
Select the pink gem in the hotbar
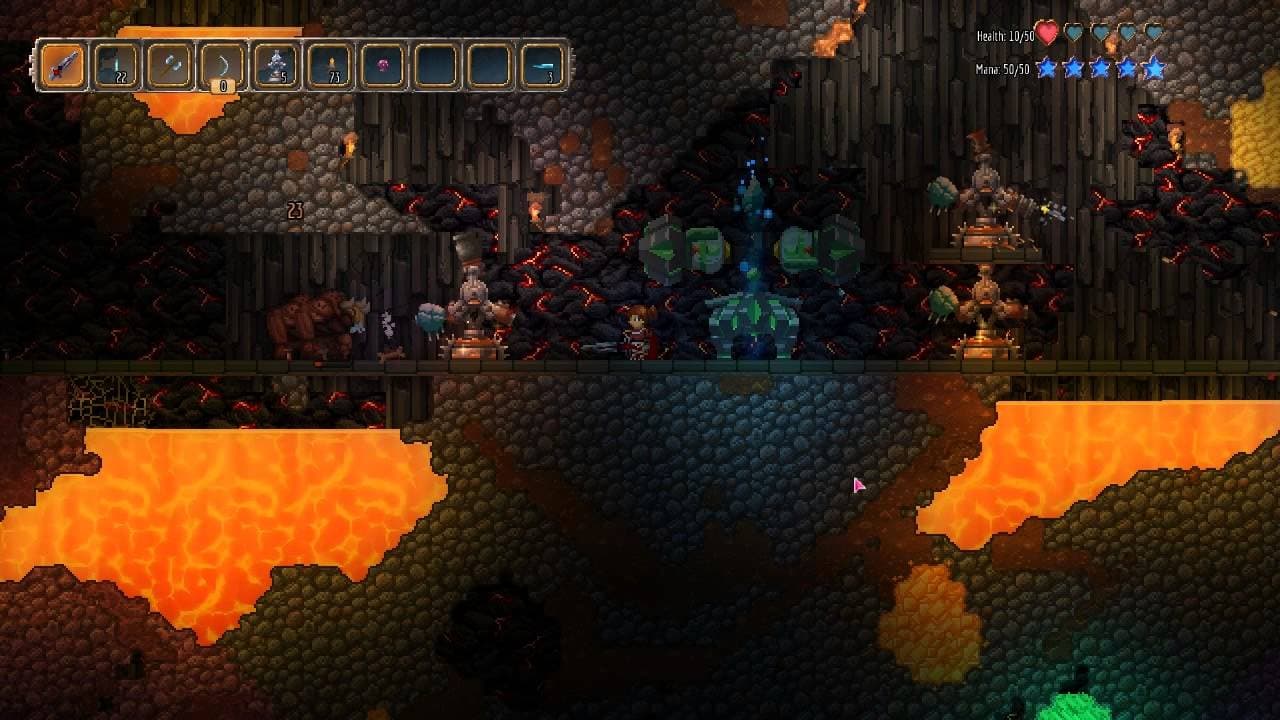[380, 63]
